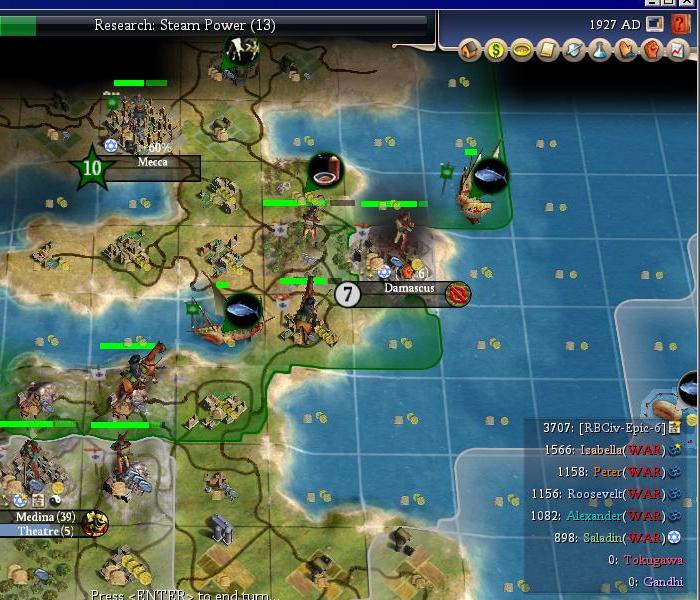The height and width of the screenshot is (600, 700).
Task: Open the Technology Advisor flask icon
Action: (x=600, y=49)
